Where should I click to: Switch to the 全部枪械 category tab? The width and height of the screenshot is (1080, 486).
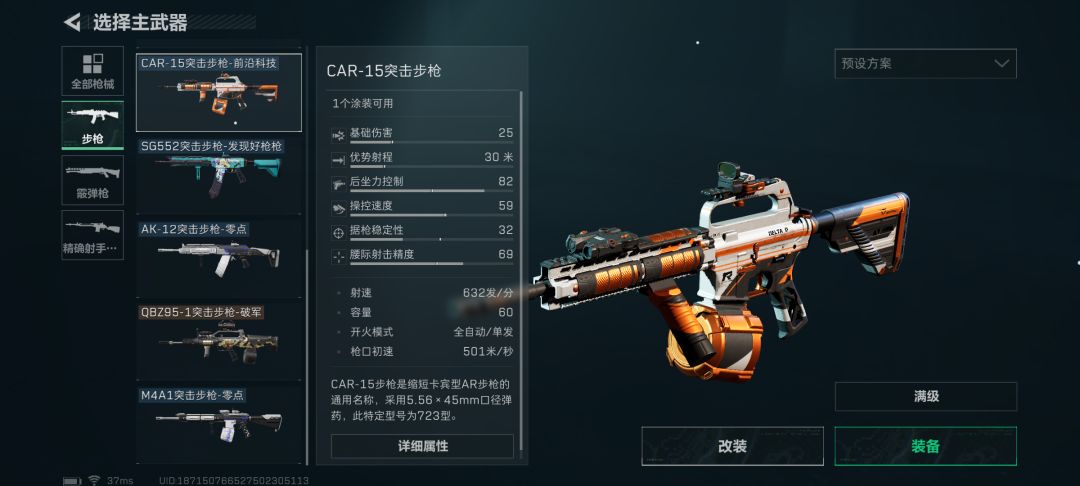click(x=93, y=71)
